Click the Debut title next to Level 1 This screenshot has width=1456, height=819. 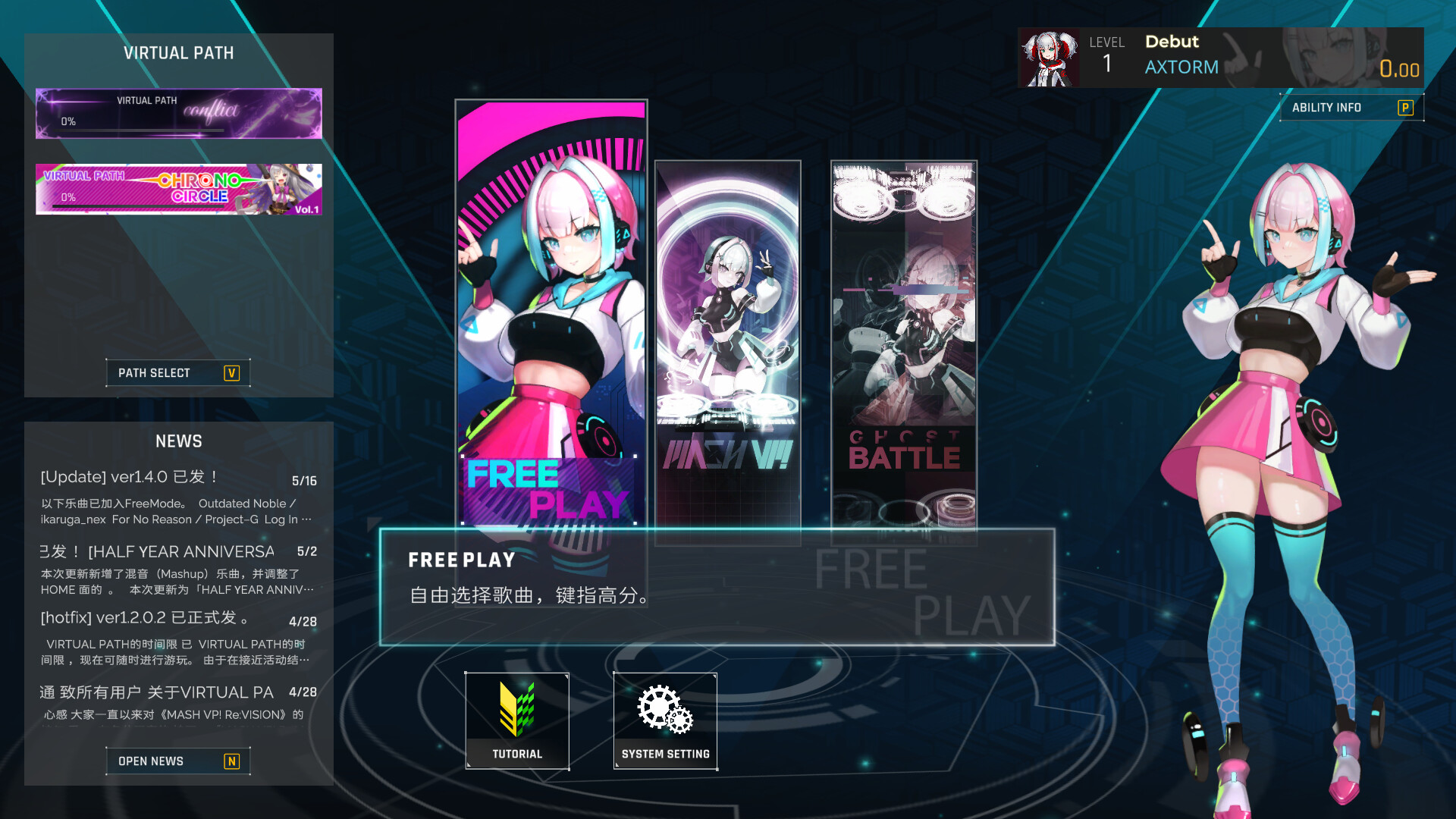tap(1171, 42)
